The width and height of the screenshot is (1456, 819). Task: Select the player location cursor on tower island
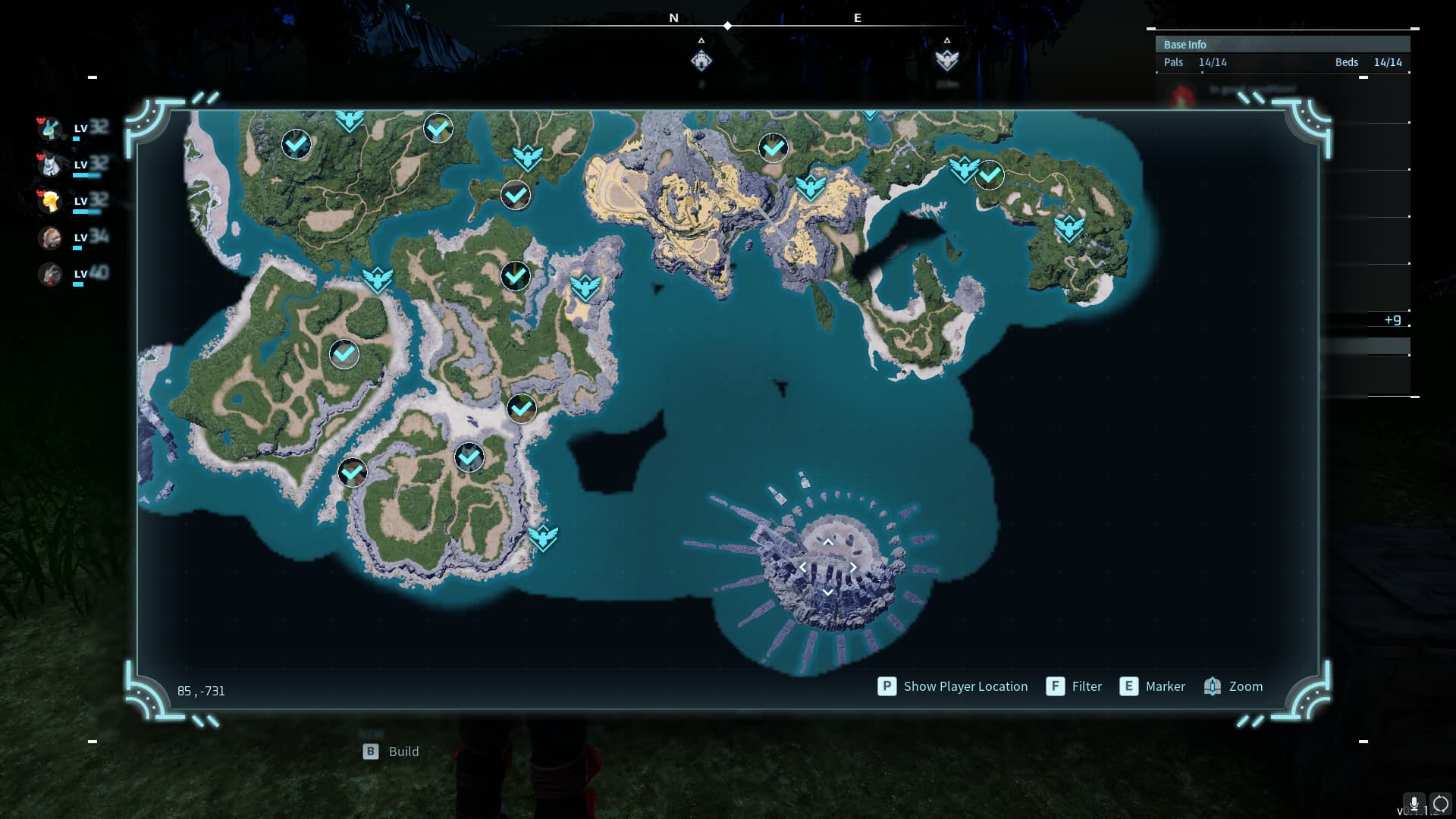827,566
